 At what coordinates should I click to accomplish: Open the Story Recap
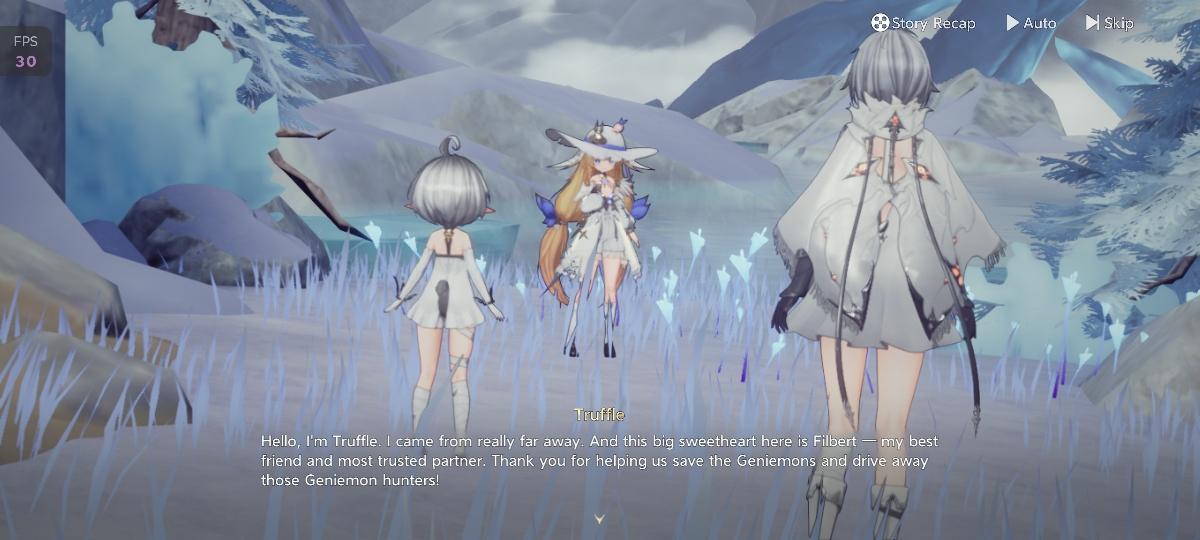point(923,23)
